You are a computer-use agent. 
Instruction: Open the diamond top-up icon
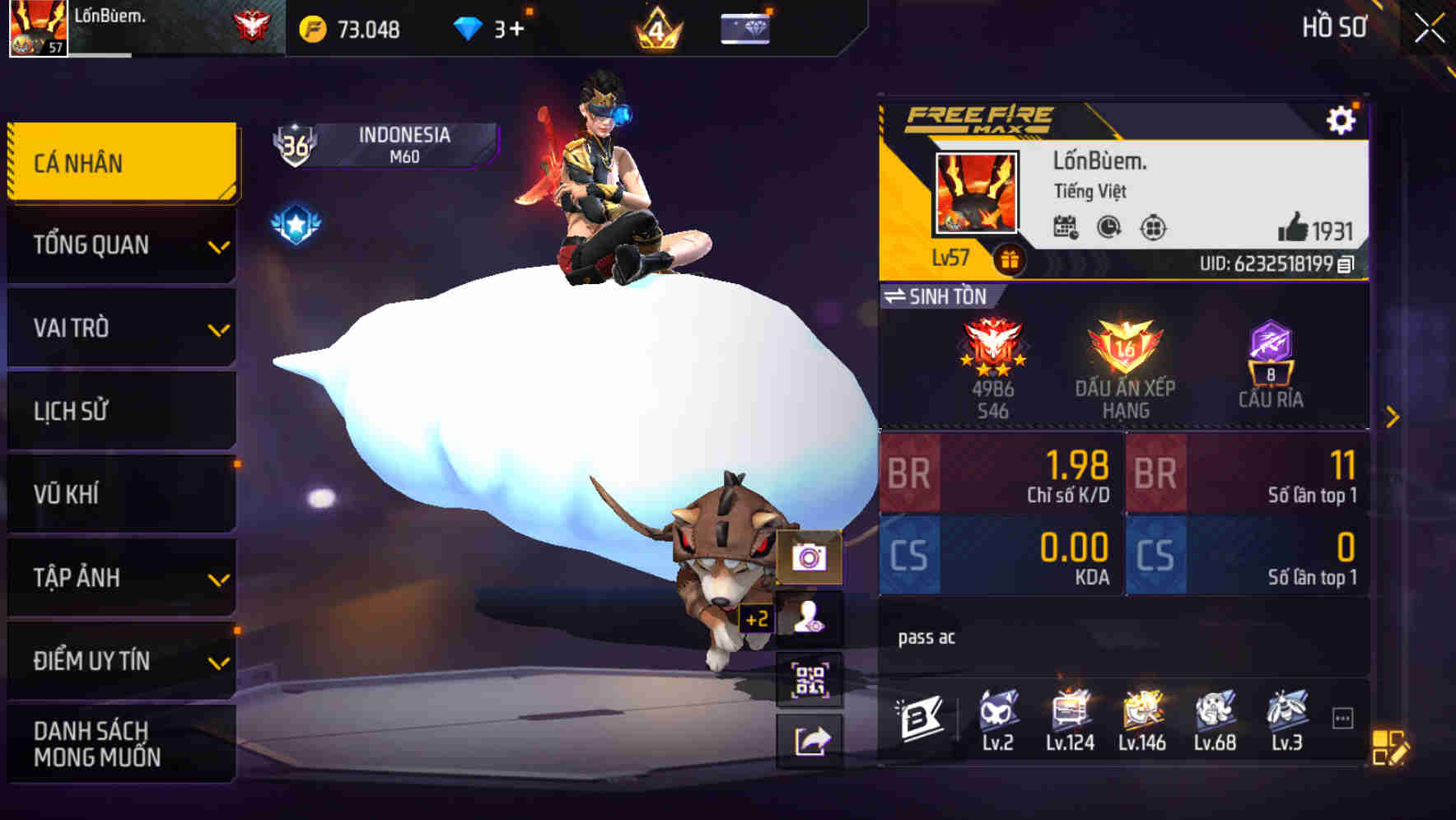(x=744, y=30)
